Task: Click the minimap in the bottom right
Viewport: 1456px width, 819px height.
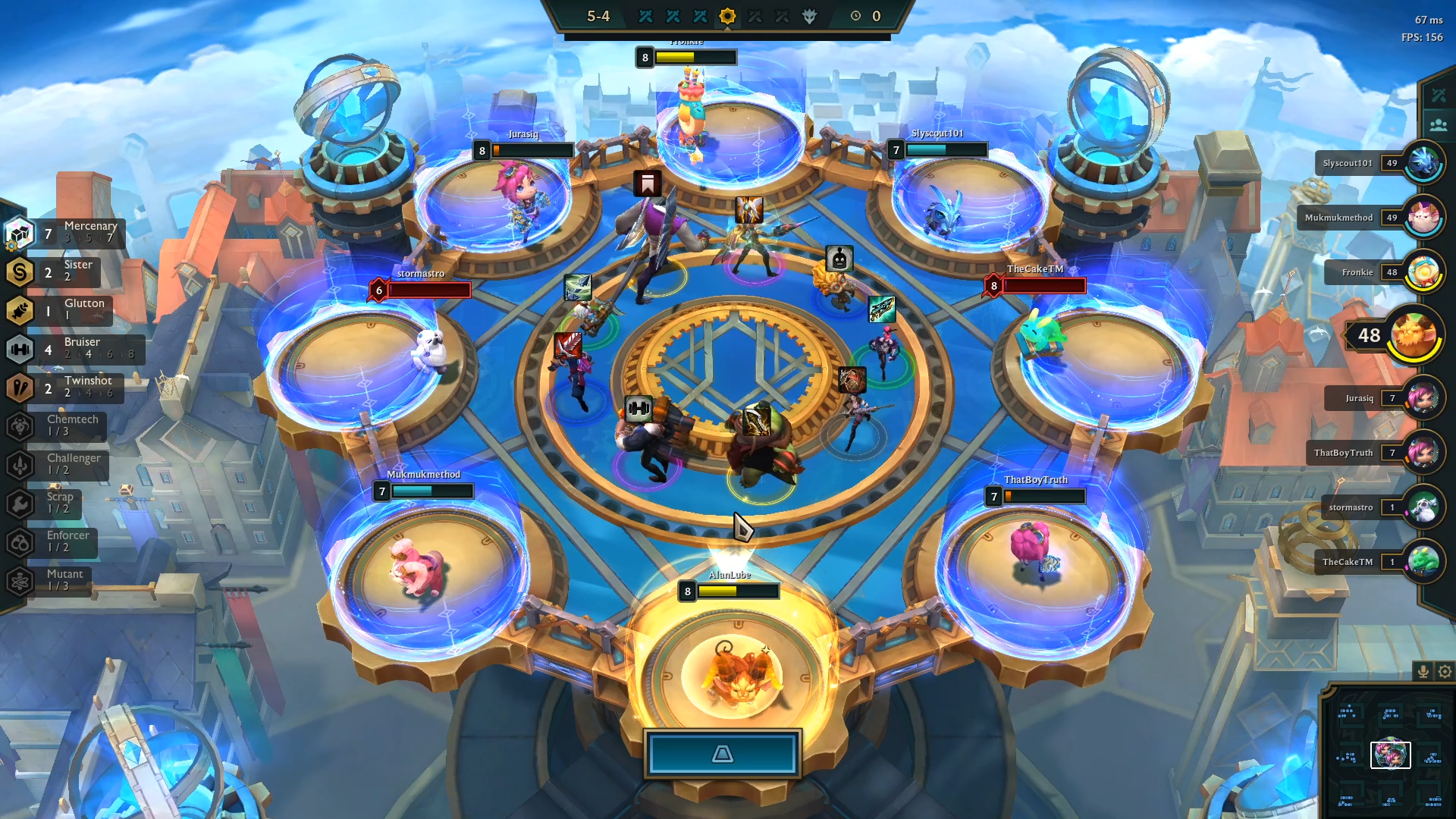Action: (x=1390, y=755)
